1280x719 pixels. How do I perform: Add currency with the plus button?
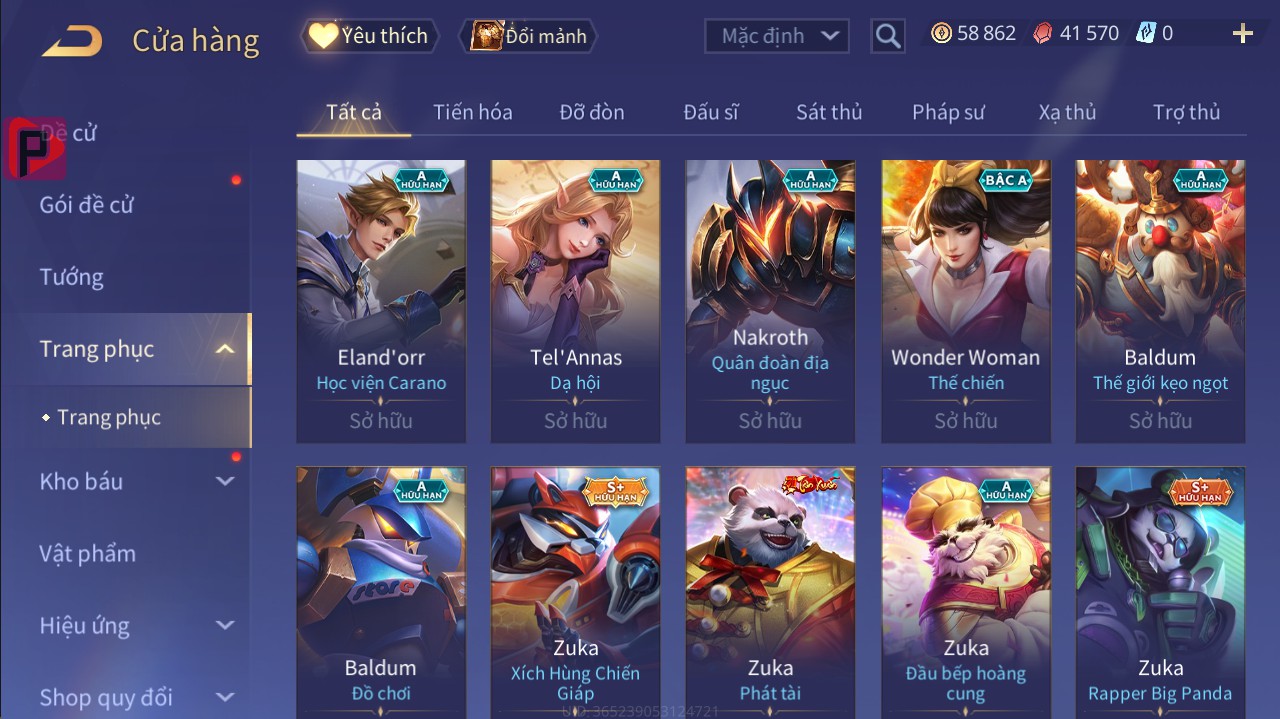[x=1242, y=34]
